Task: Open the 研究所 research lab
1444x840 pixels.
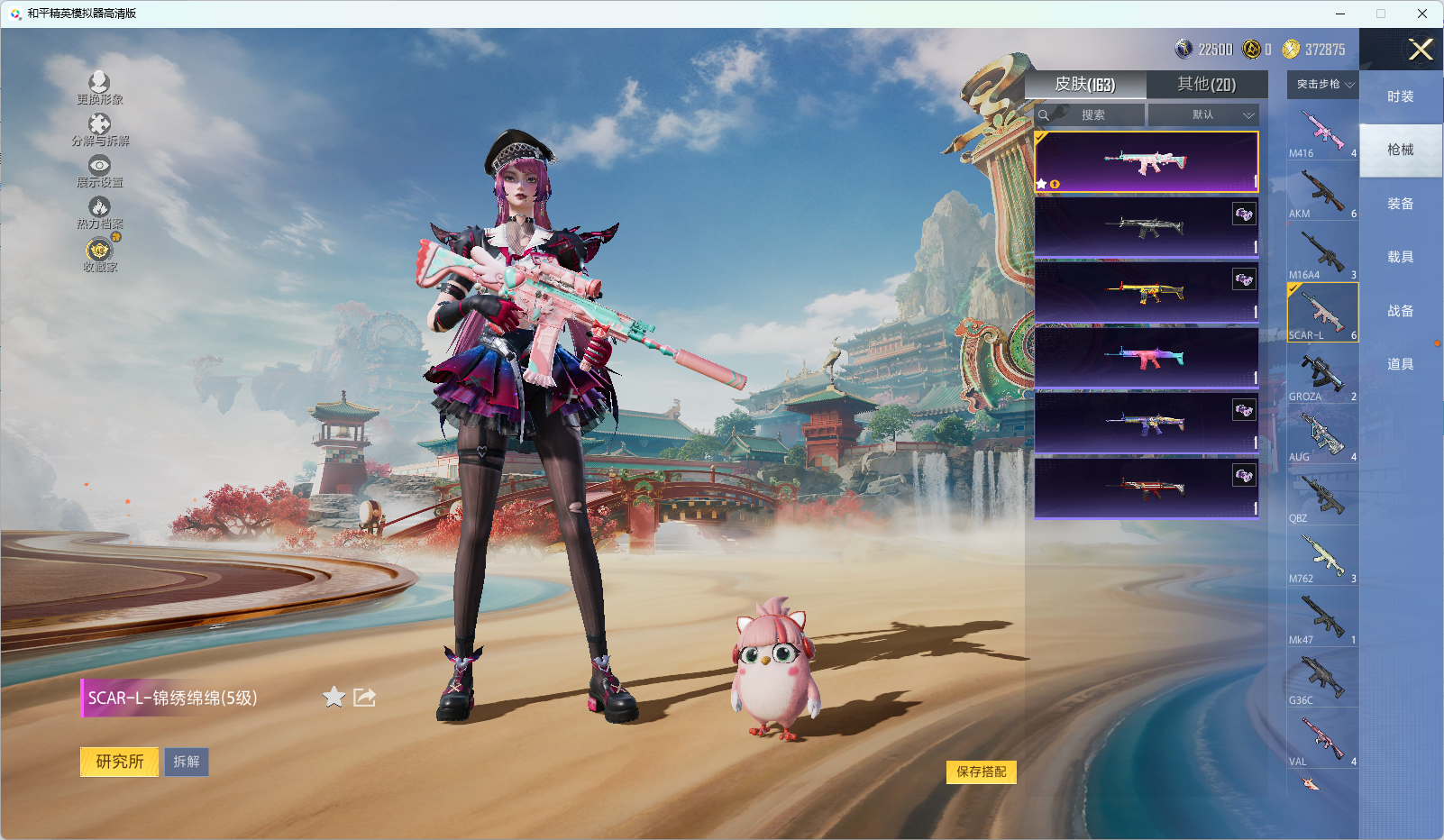Action: (120, 762)
